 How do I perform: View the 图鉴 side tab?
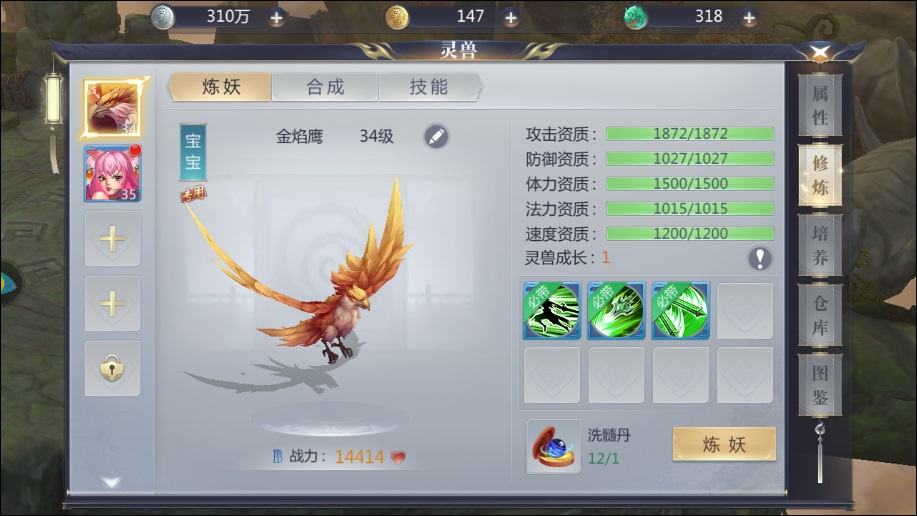coord(820,386)
